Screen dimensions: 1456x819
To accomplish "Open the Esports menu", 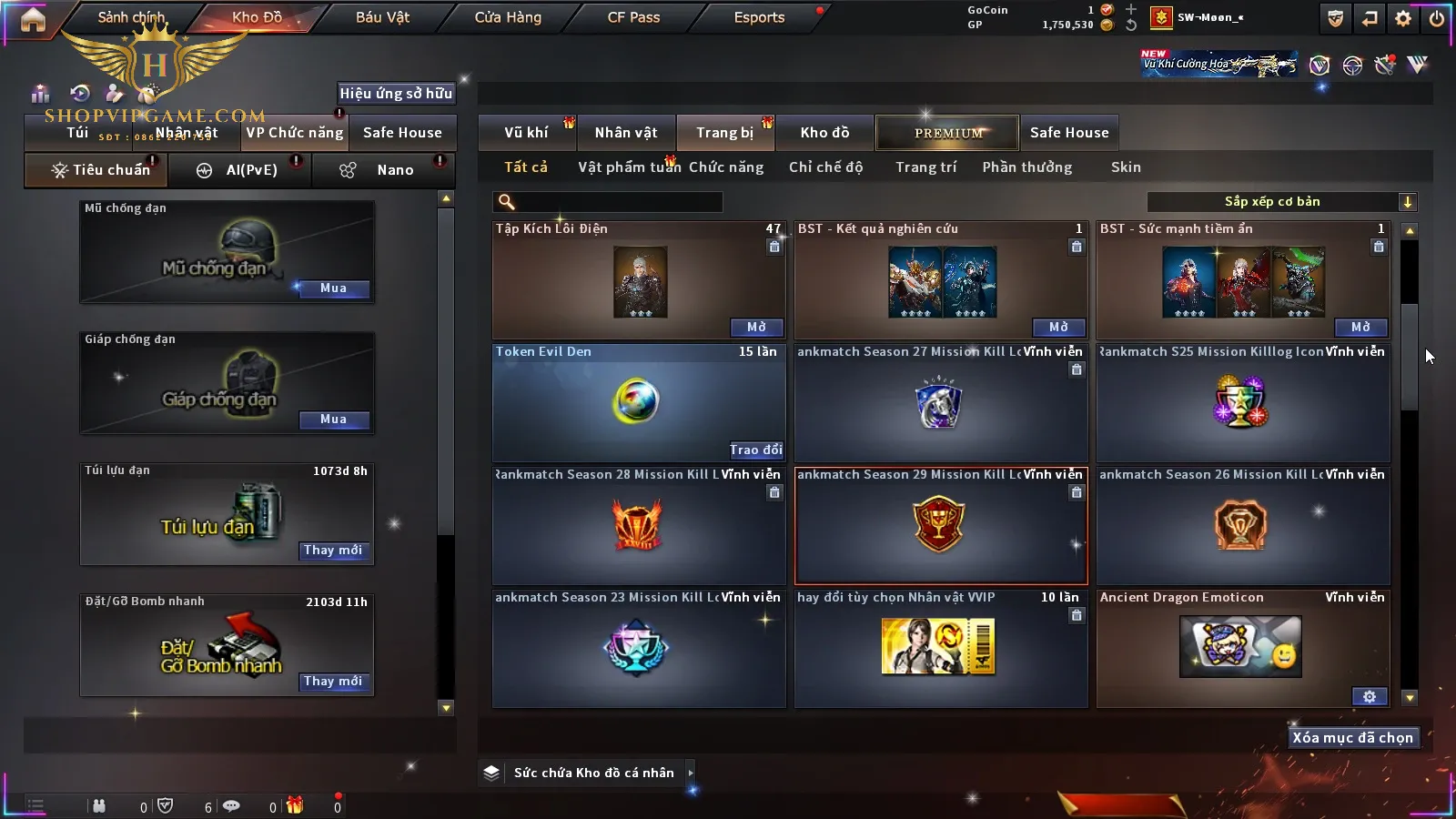I will pos(759,17).
